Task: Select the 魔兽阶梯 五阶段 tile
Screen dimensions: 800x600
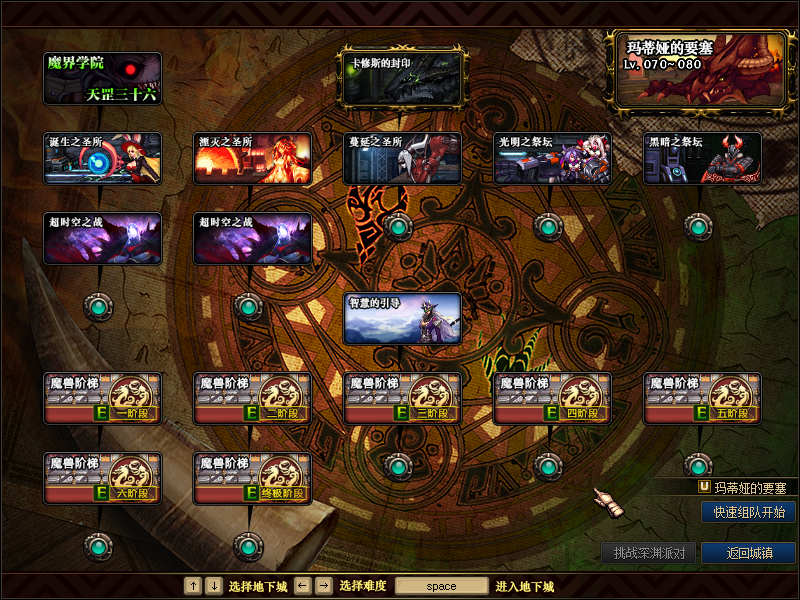Action: click(x=702, y=398)
